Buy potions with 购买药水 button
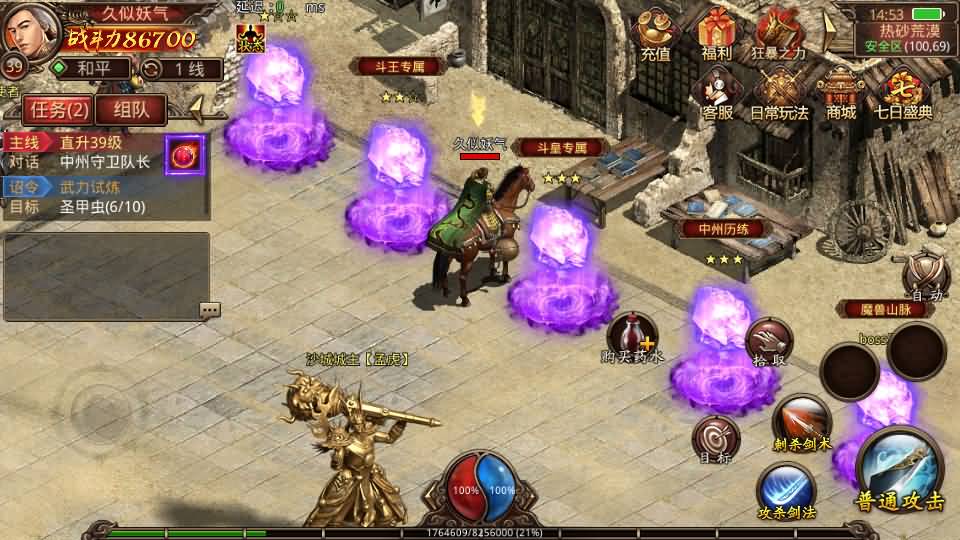The width and height of the screenshot is (960, 540). coord(632,335)
